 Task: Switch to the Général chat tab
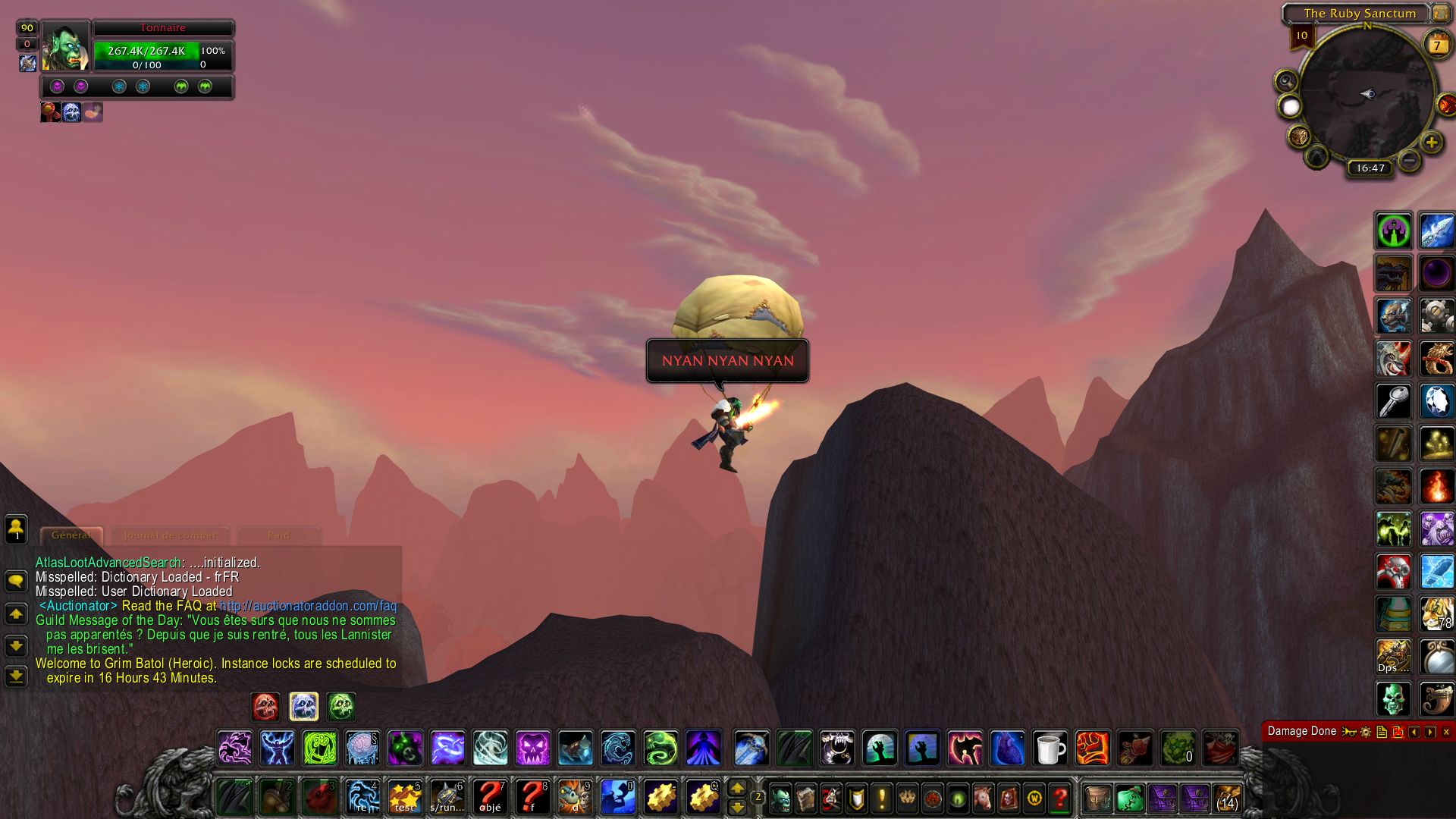[x=71, y=535]
